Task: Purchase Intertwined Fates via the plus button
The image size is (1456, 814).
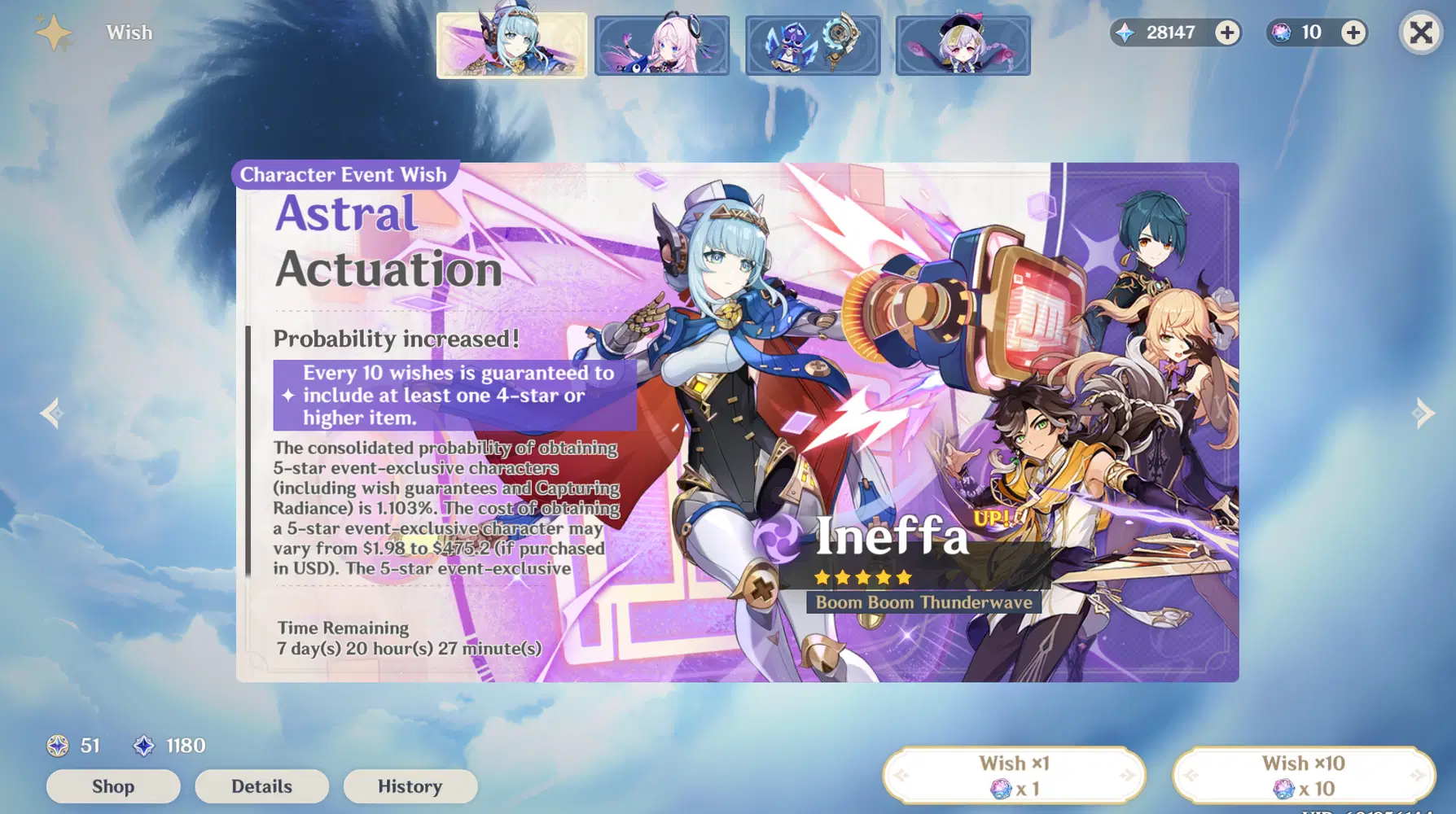Action: tap(1353, 33)
